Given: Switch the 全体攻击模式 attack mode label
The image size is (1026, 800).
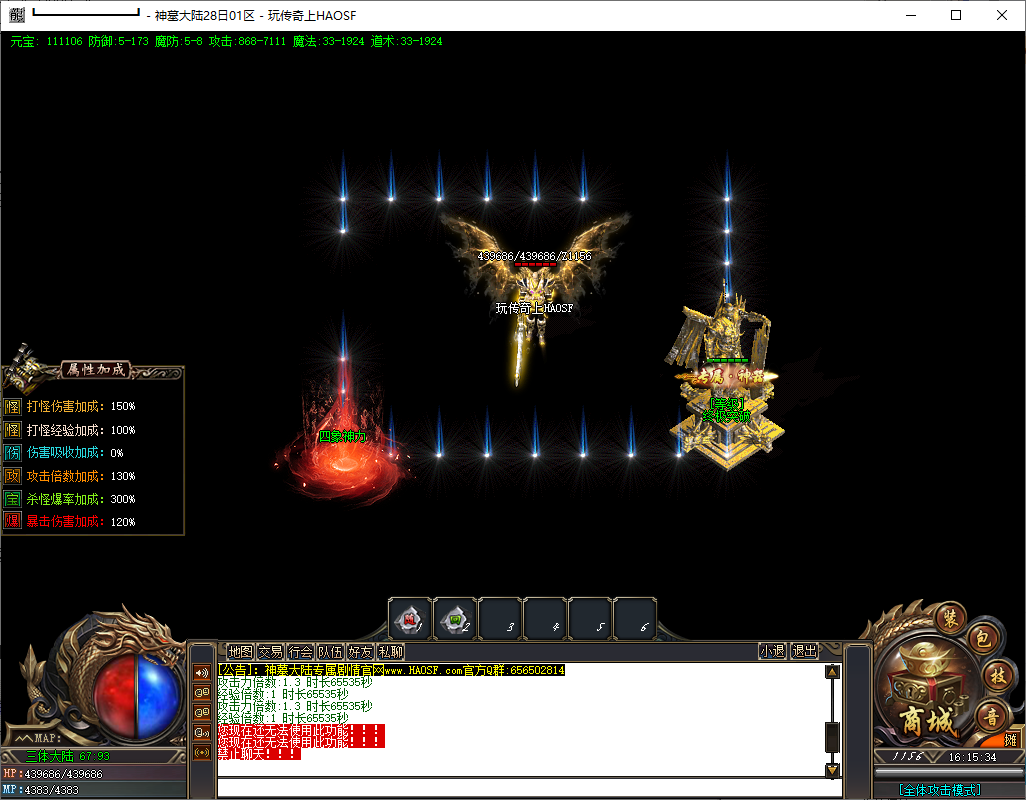Looking at the screenshot, I should point(939,790).
